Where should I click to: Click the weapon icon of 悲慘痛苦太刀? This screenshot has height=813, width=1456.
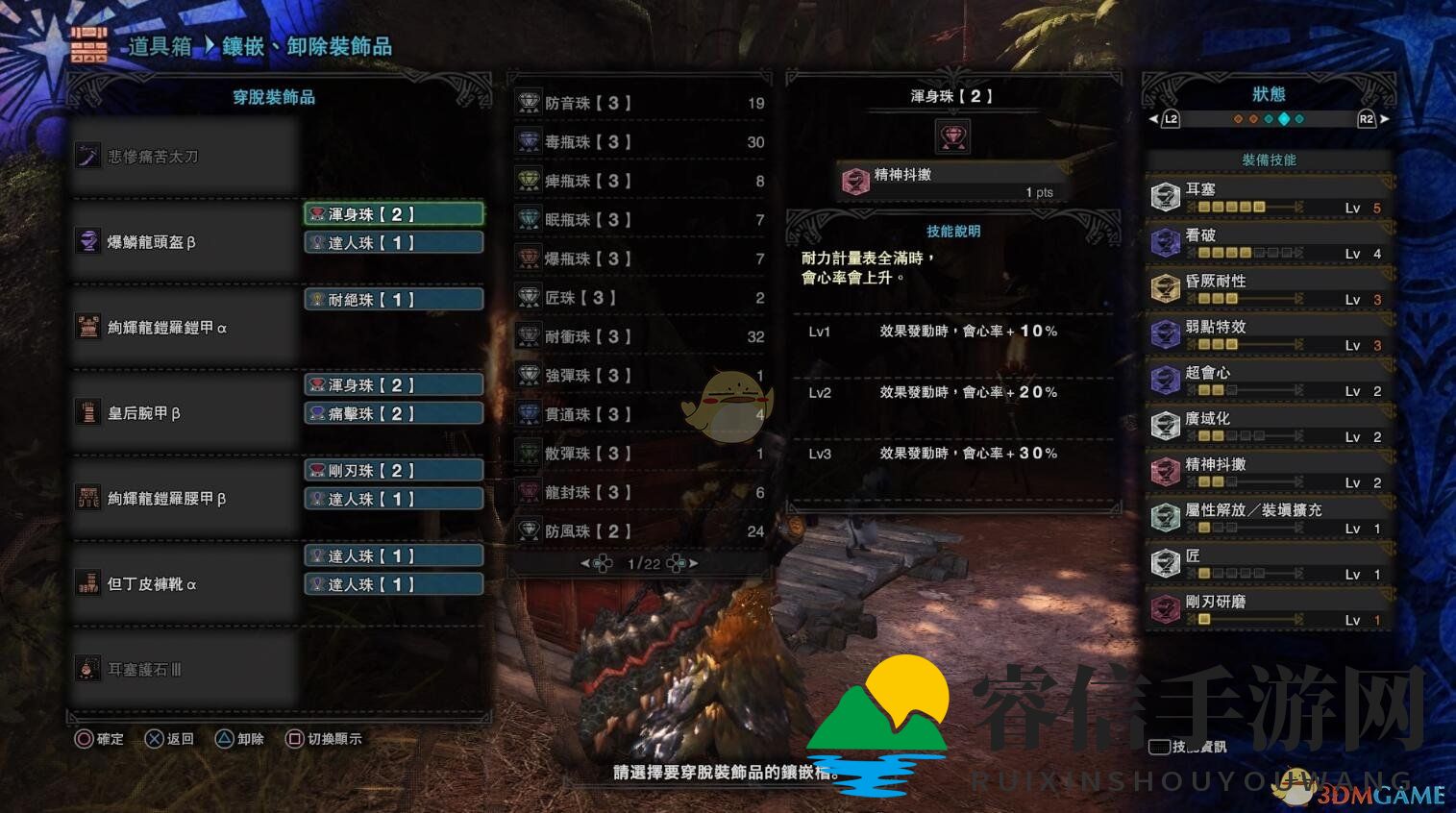(88, 155)
